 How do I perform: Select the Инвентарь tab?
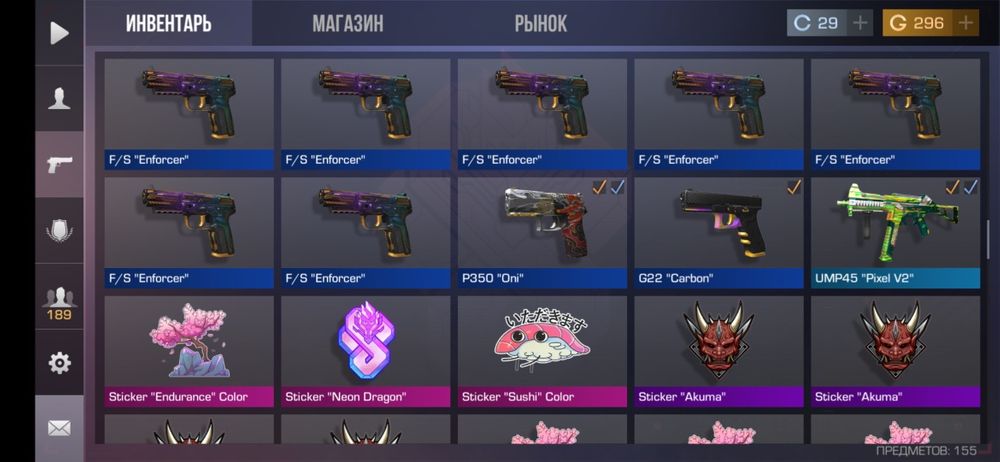[168, 23]
